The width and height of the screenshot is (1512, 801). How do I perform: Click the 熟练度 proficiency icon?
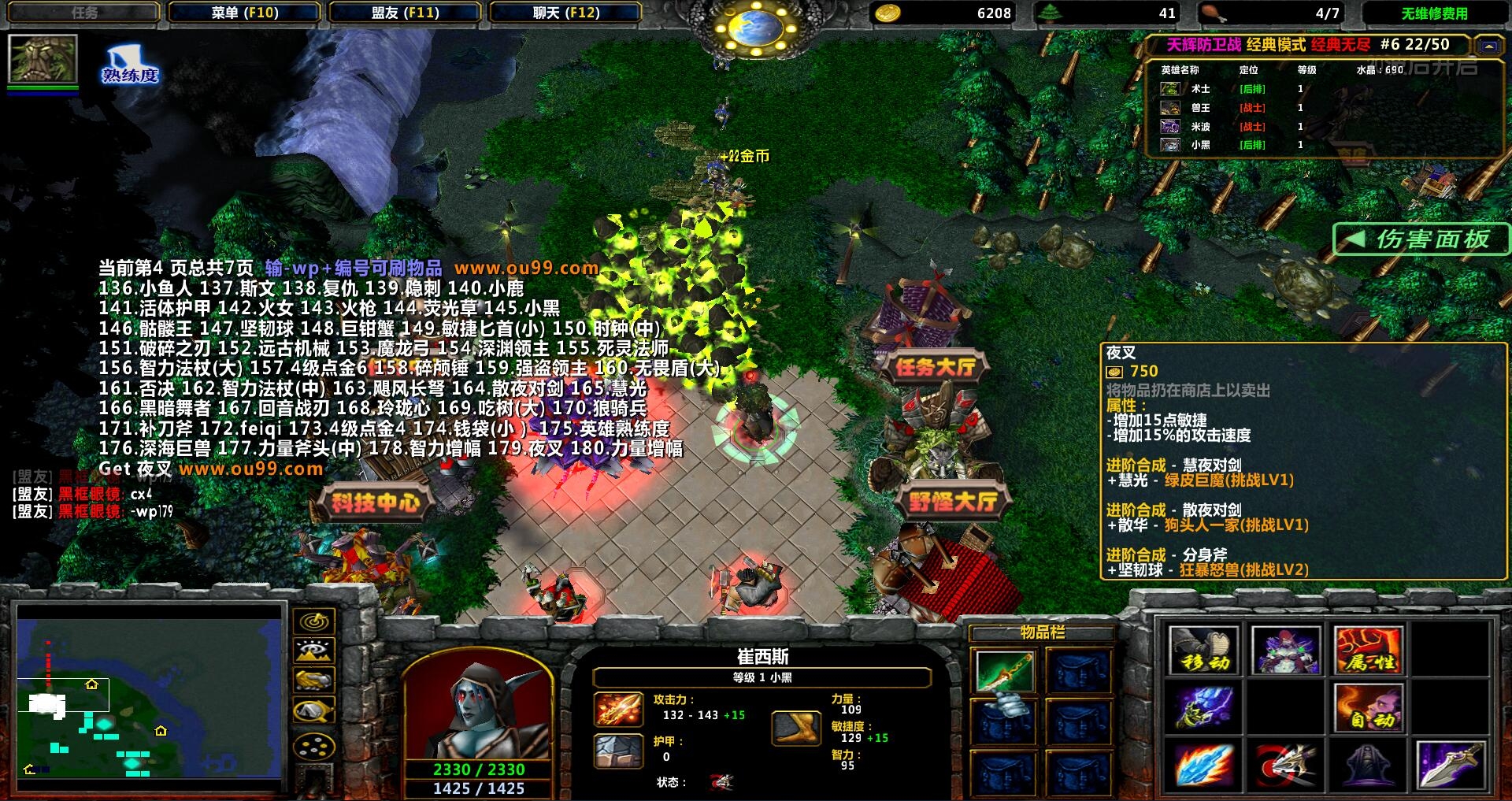[x=129, y=65]
